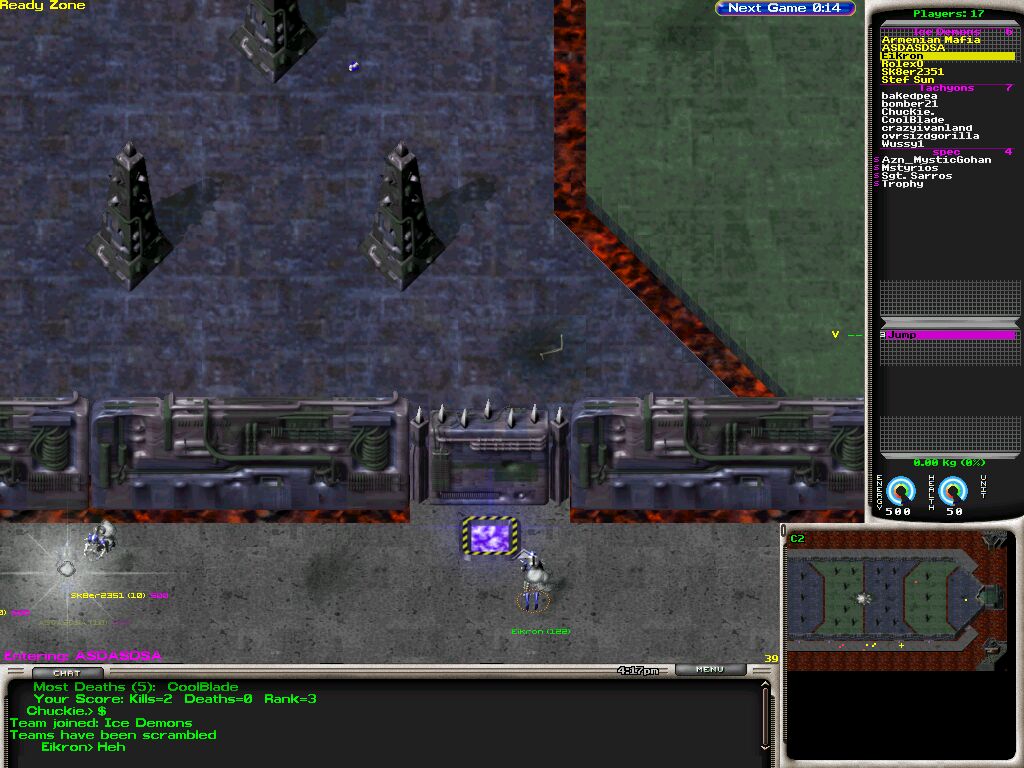Open the MENU button
The image size is (1024, 768).
710,670
